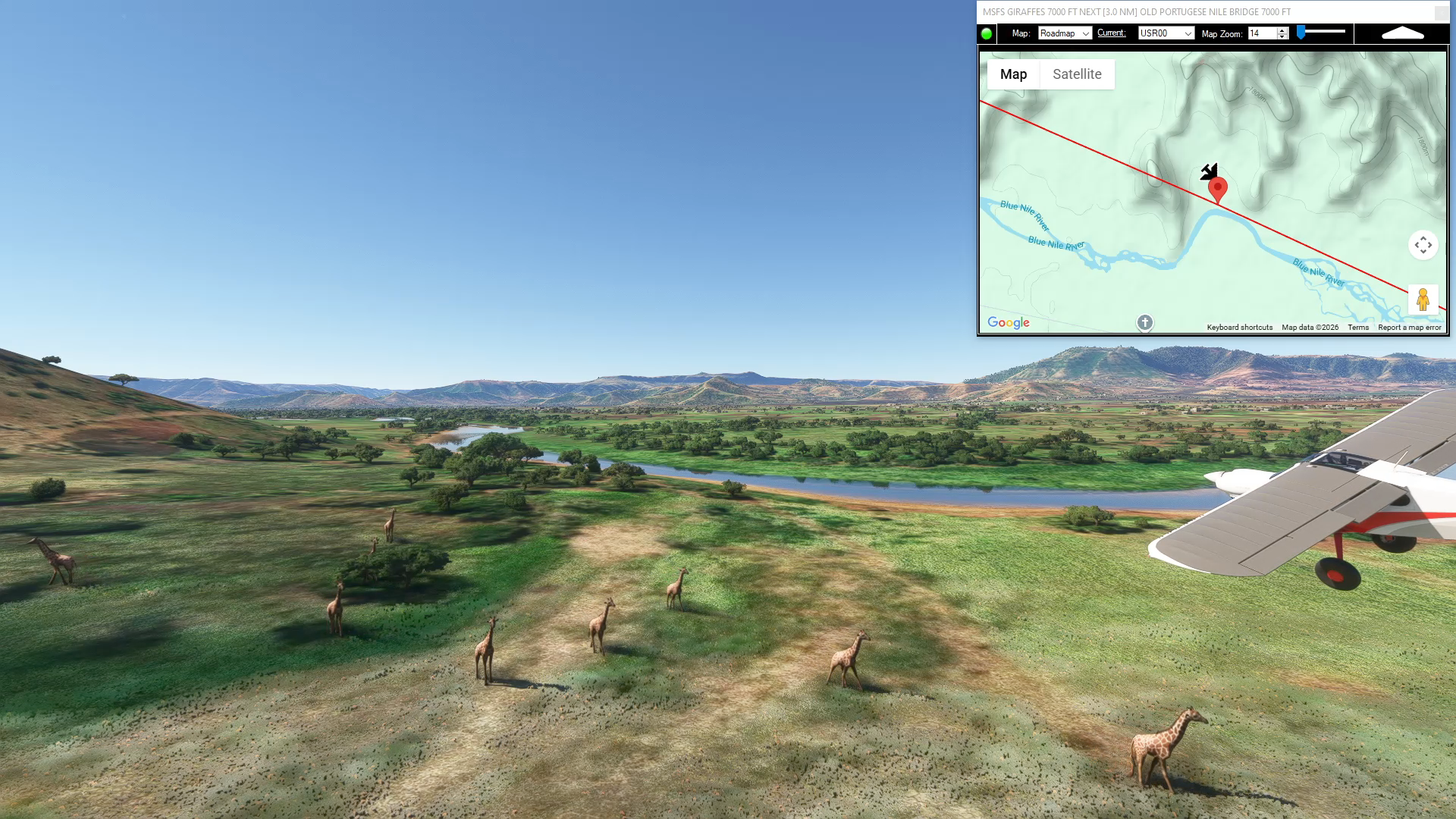Click the white up-arrow collapse button
Viewport: 1456px width, 819px height.
pyautogui.click(x=1403, y=33)
